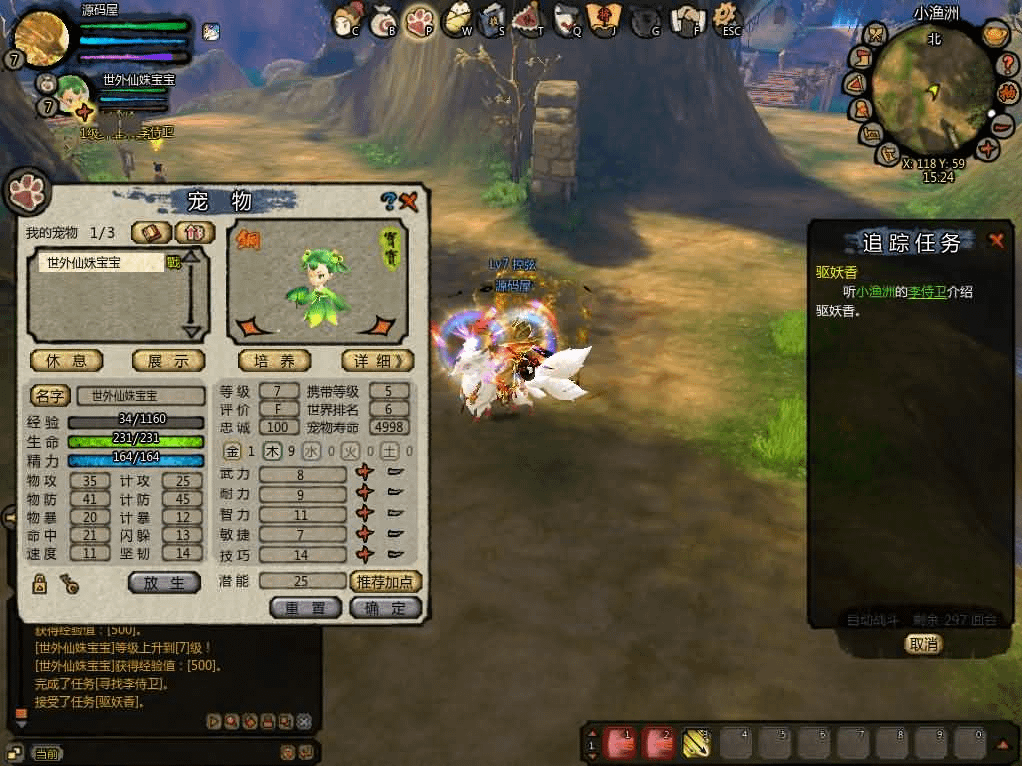
Task: Open the pet window help question mark
Action: coord(389,201)
